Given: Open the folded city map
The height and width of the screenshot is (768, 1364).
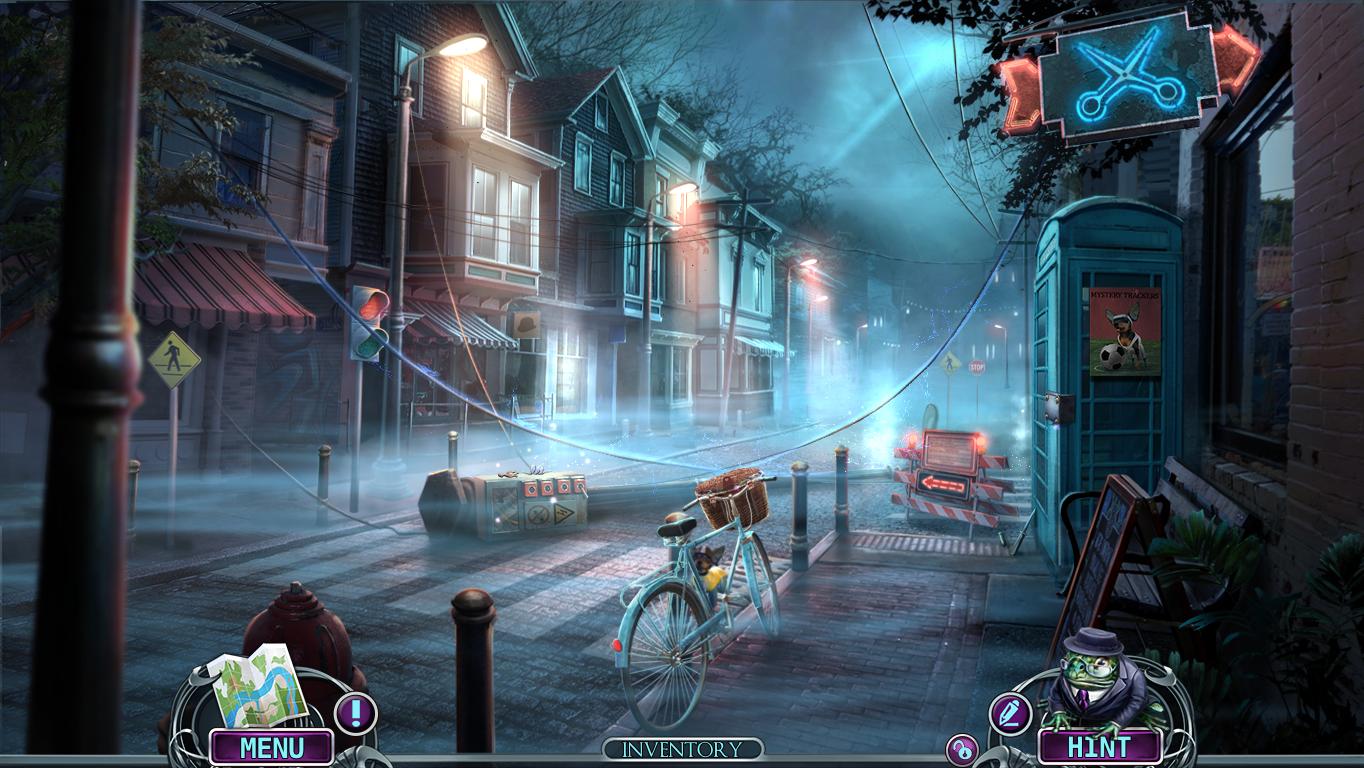Looking at the screenshot, I should (258, 686).
